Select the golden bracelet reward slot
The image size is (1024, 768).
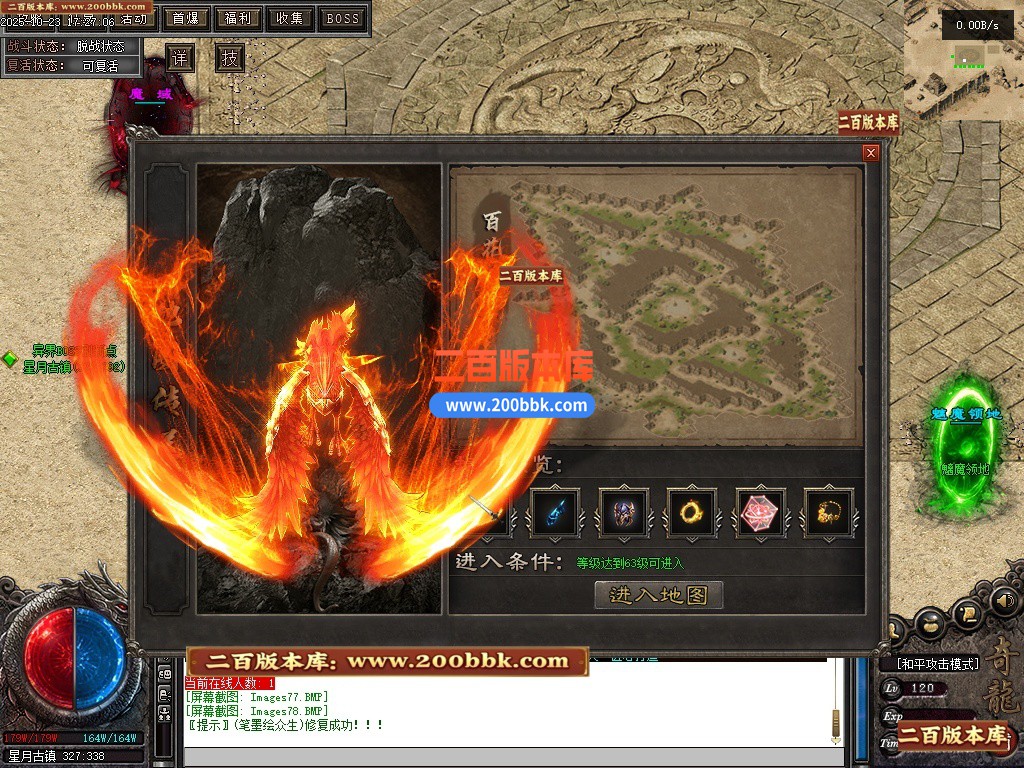829,514
